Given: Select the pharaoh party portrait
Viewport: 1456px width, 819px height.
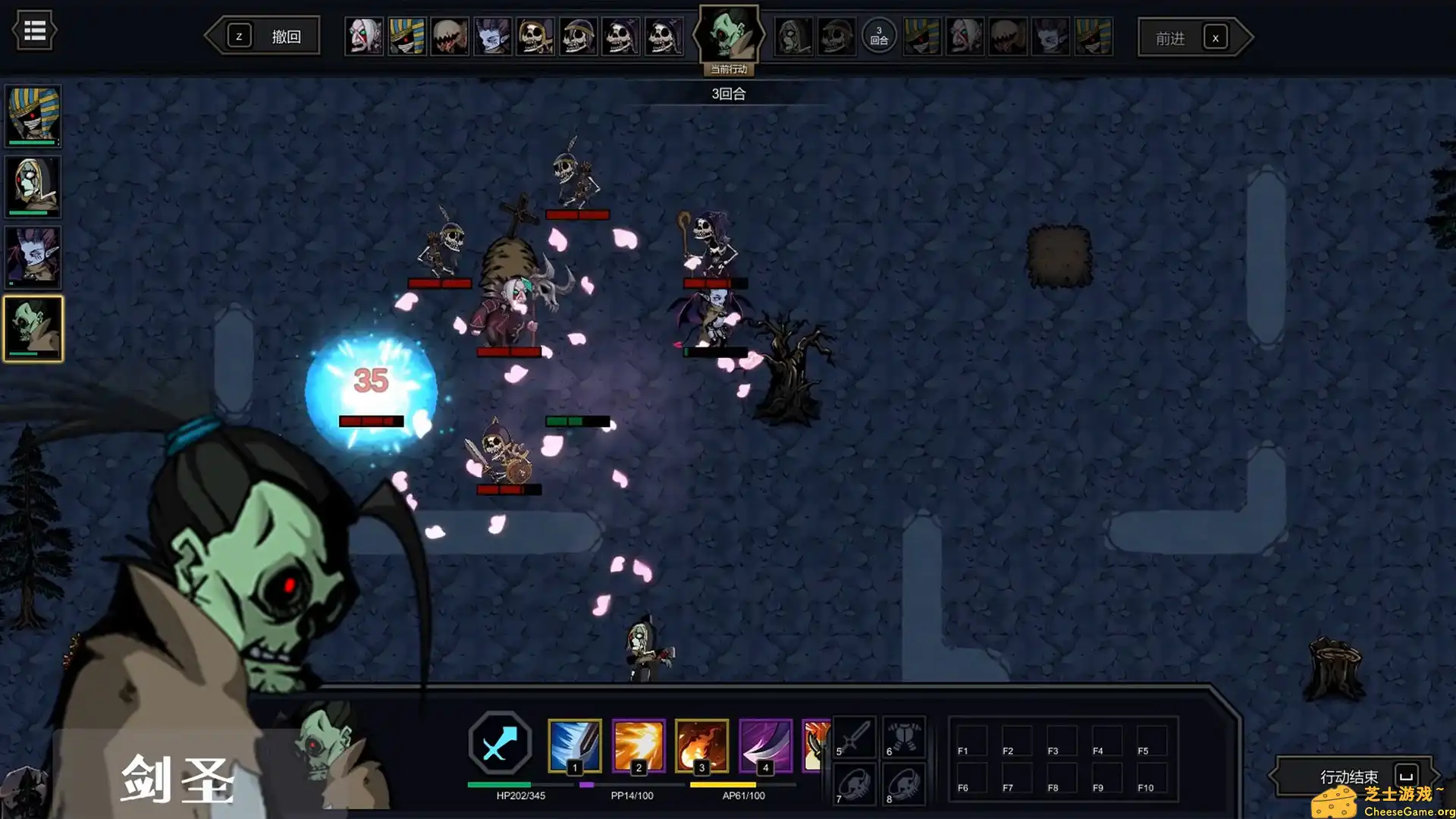Looking at the screenshot, I should pyautogui.click(x=33, y=115).
